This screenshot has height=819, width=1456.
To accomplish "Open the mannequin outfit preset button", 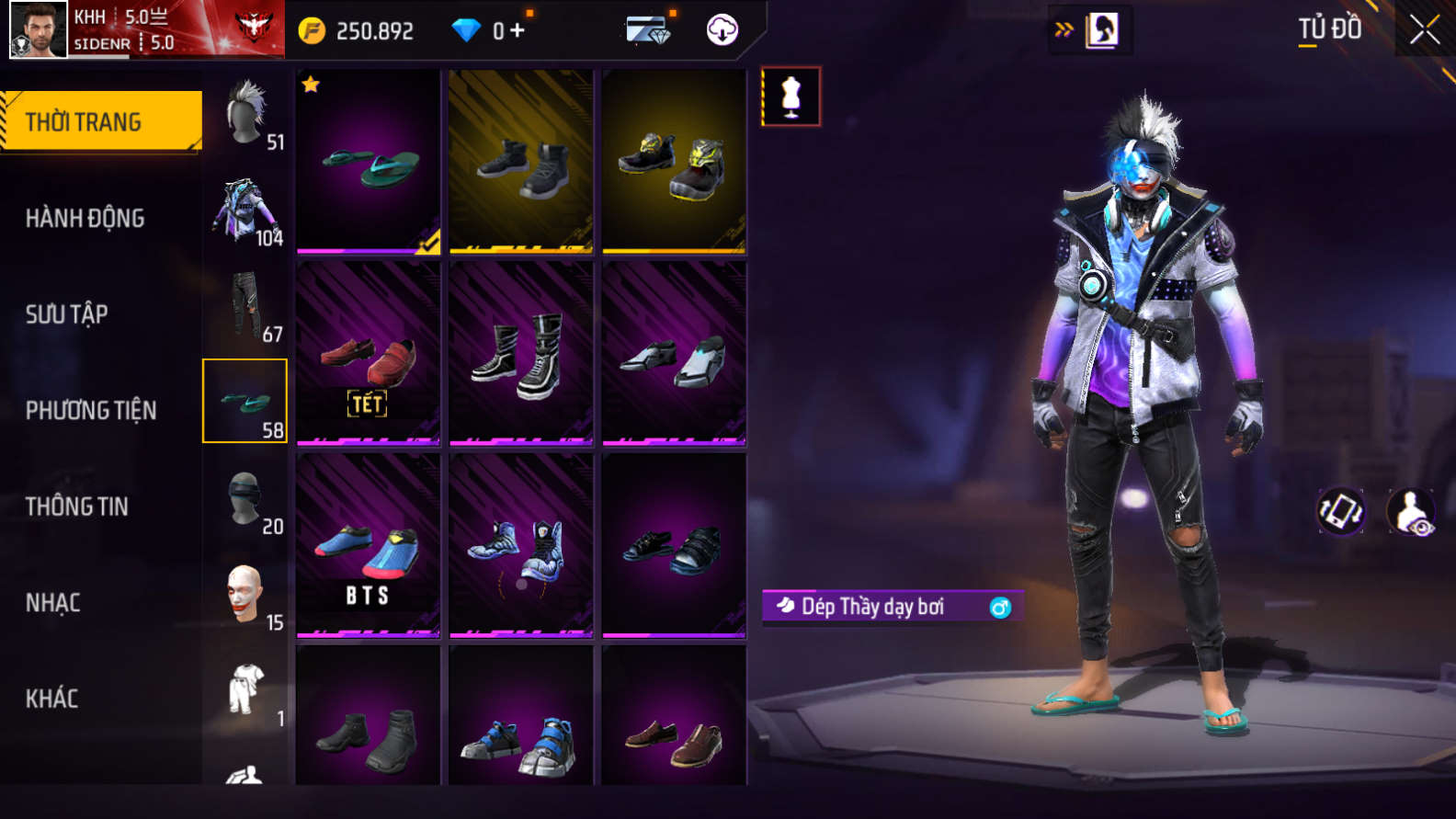I will (791, 97).
